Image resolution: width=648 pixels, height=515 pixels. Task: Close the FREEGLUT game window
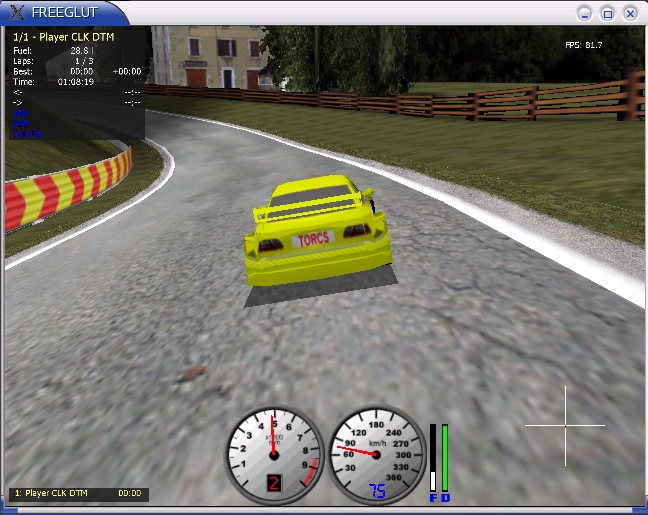(630, 13)
